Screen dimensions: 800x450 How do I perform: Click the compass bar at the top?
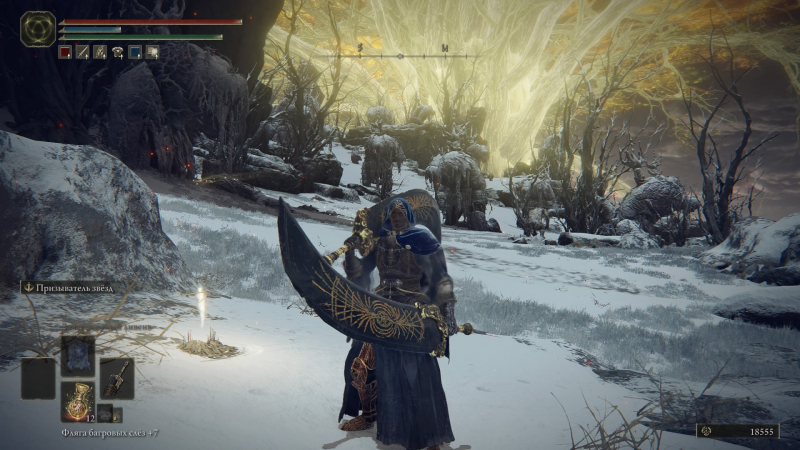(x=400, y=54)
